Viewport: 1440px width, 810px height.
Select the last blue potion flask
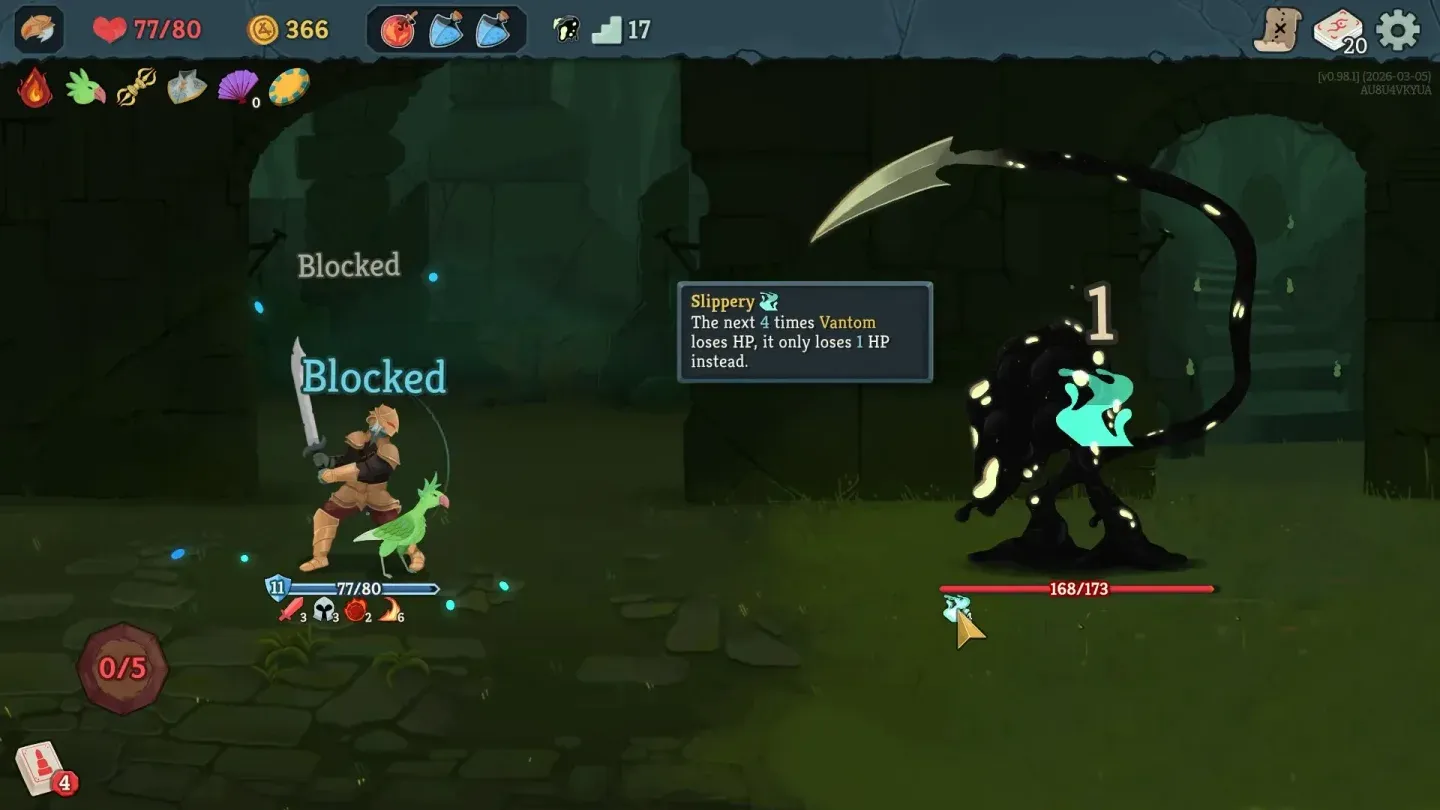pos(493,30)
